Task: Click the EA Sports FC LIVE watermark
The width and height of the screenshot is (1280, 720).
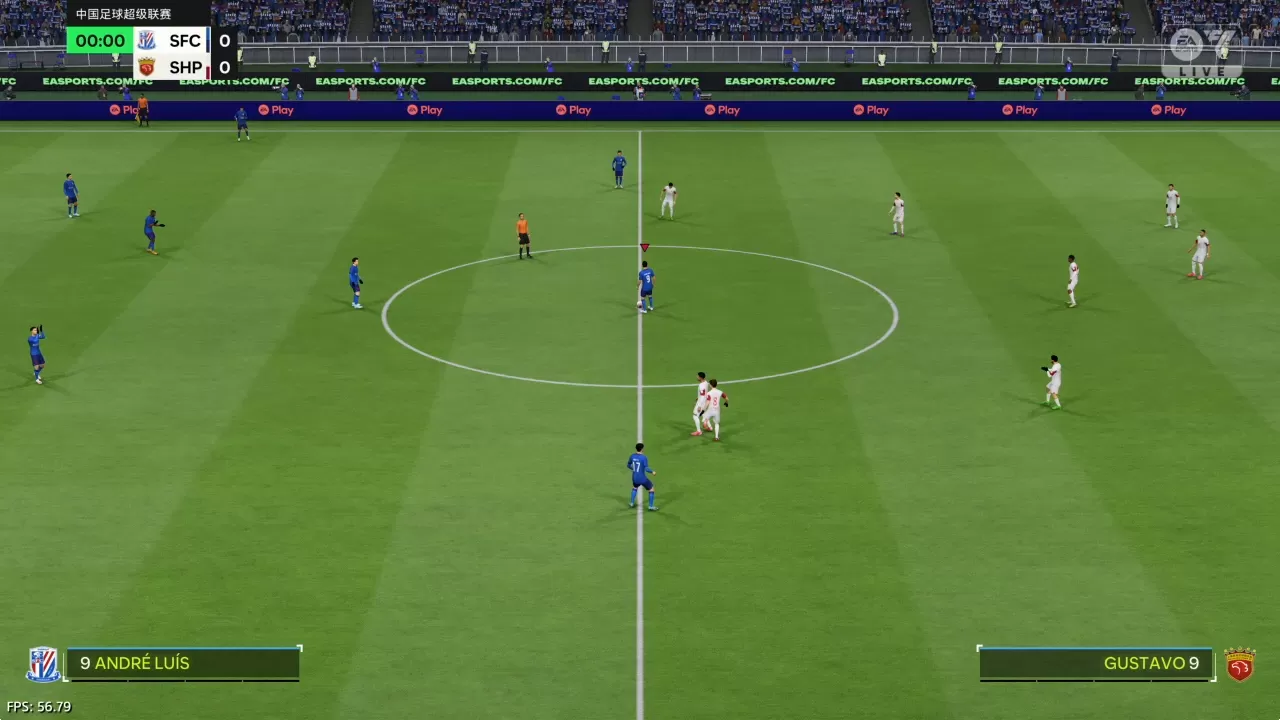Action: [1203, 50]
